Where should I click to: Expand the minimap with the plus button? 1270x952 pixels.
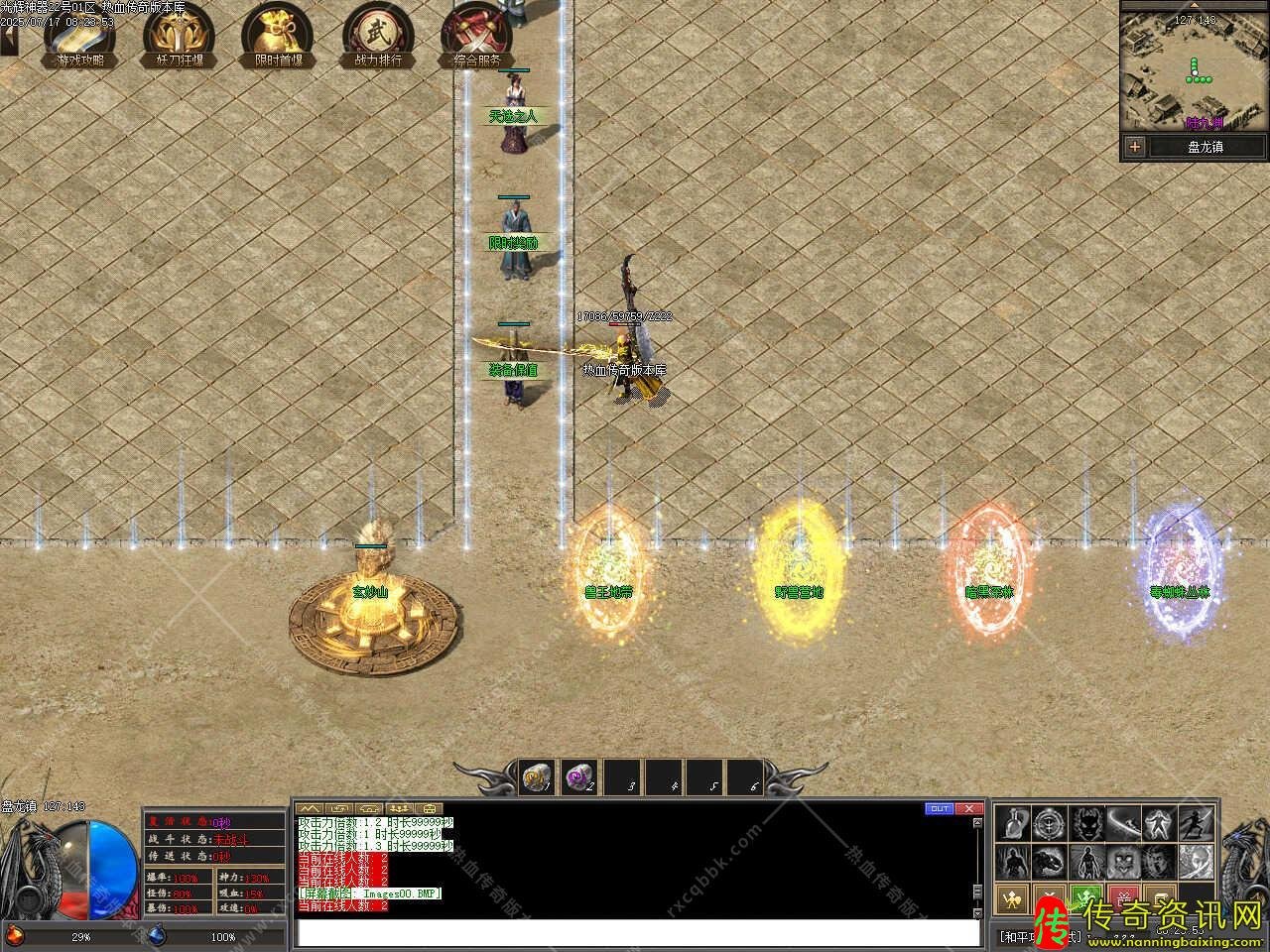click(1135, 147)
